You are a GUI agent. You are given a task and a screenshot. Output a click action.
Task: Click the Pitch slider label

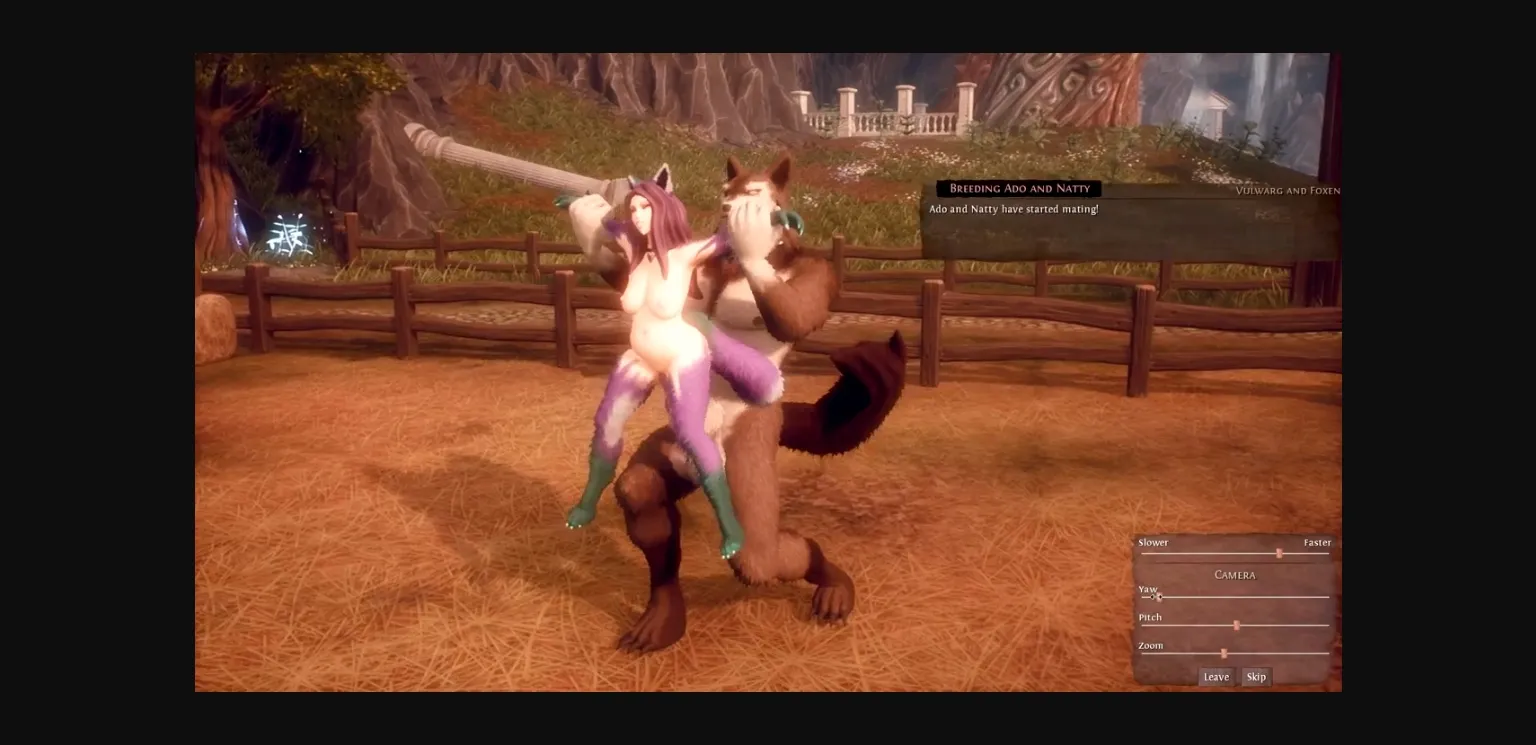point(1149,617)
